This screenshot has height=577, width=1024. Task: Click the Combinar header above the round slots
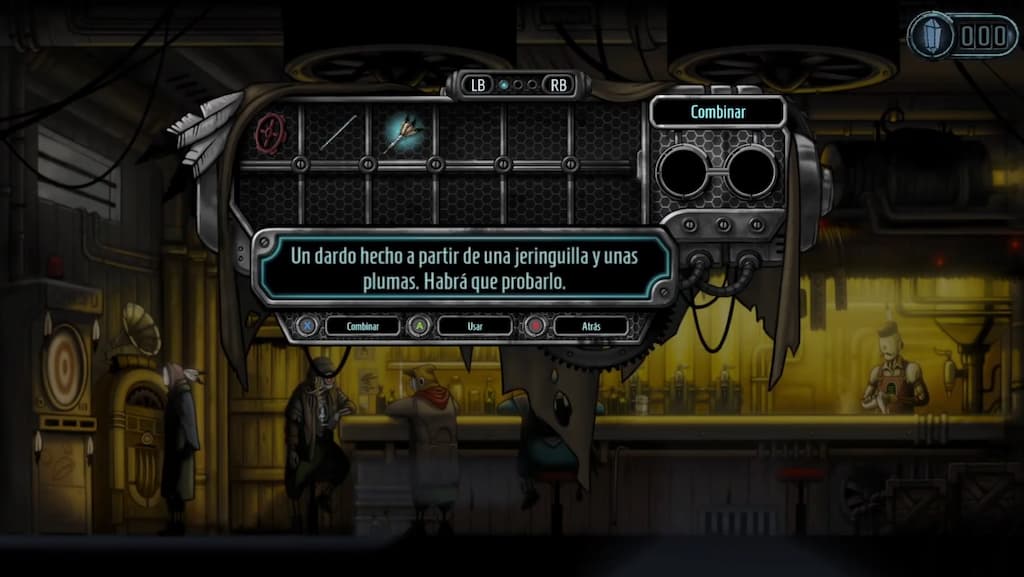[x=717, y=112]
